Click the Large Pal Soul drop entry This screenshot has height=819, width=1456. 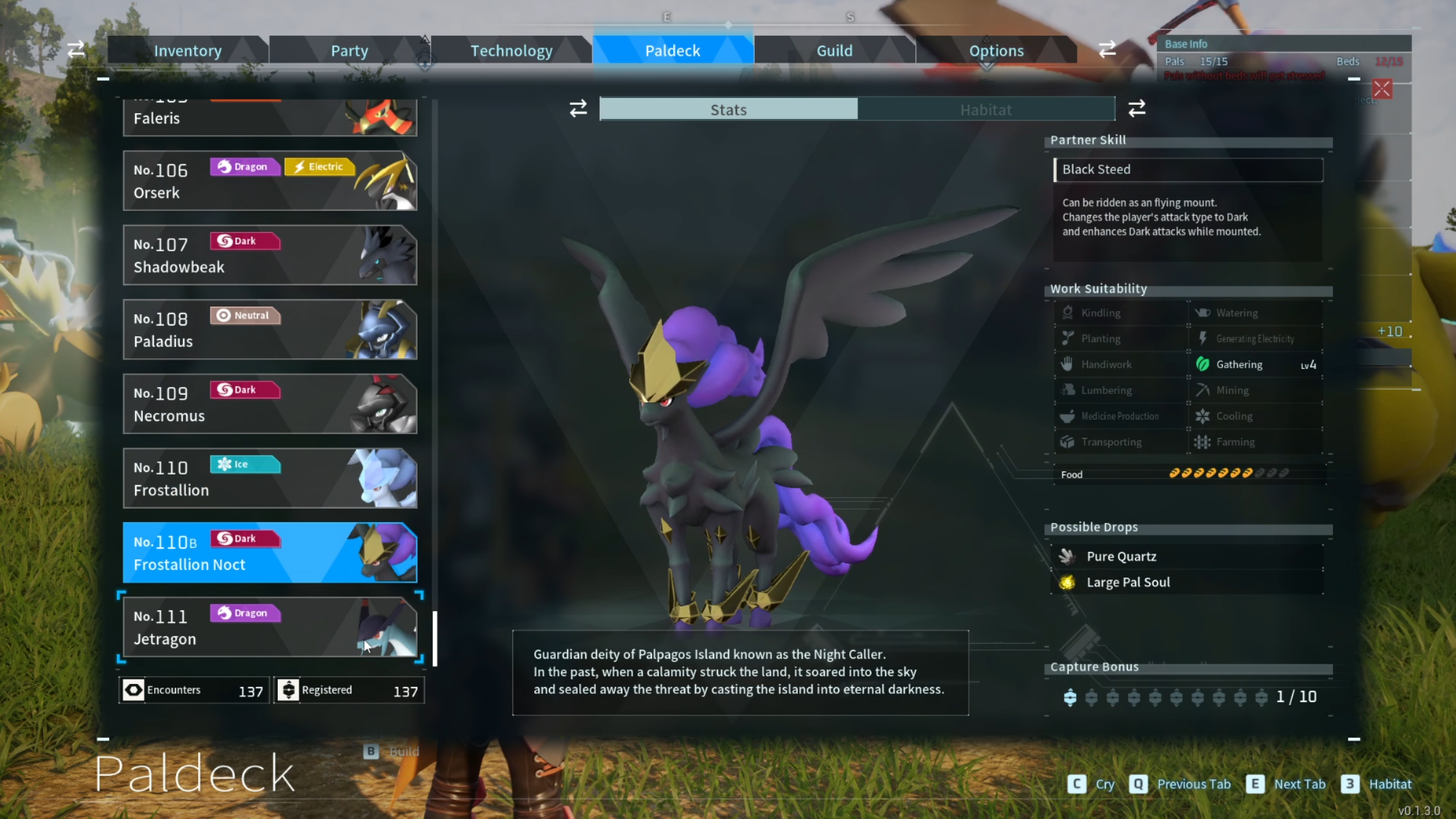point(1129,582)
